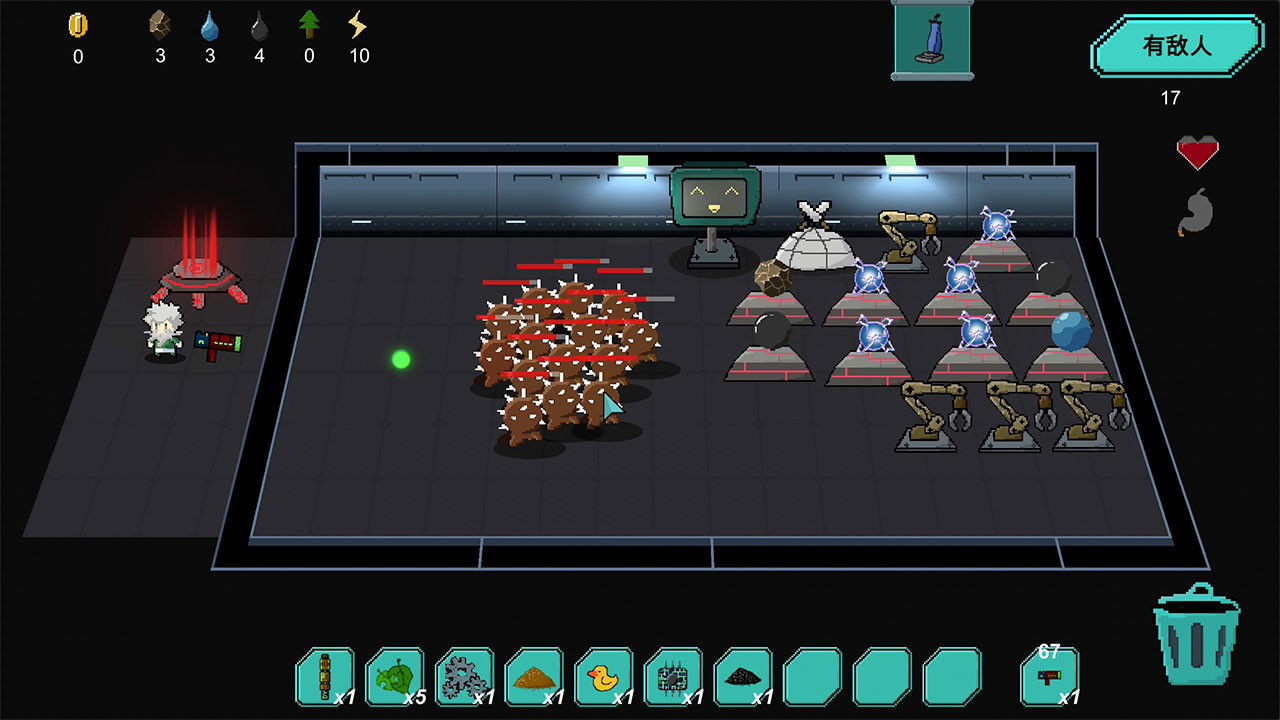This screenshot has height=720, width=1280.
Task: Select the sand pile hotbar item
Action: click(535, 675)
